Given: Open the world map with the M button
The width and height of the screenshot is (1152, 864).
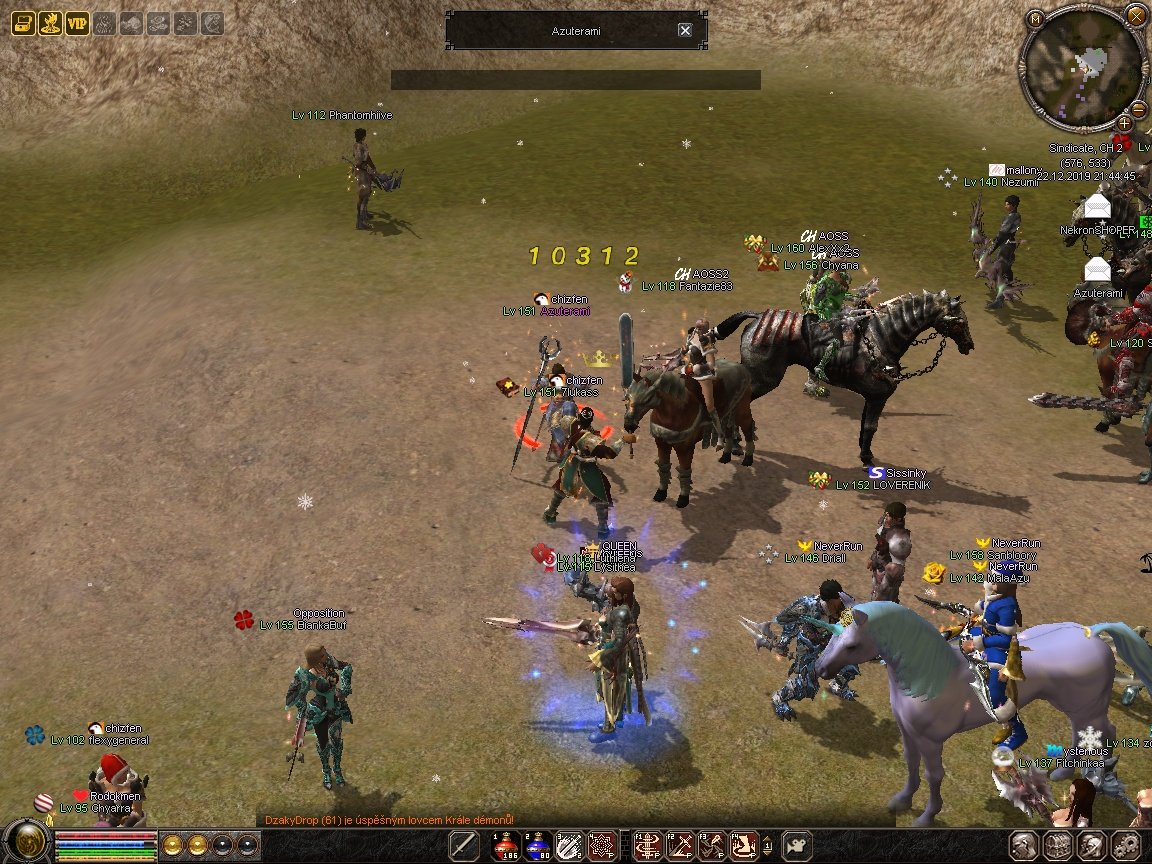Looking at the screenshot, I should point(1035,18).
